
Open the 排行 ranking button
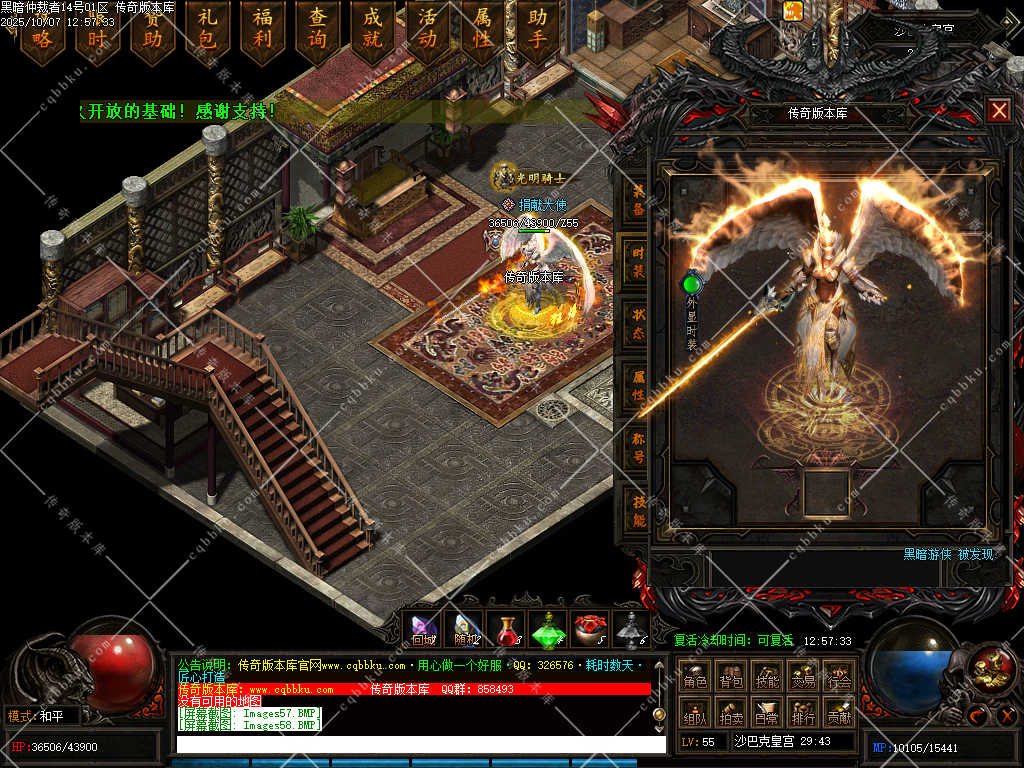(x=803, y=715)
